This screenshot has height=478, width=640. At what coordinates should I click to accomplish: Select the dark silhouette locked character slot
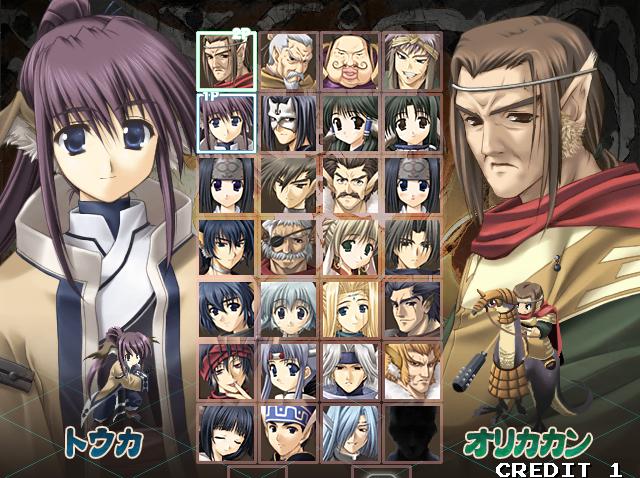(x=411, y=432)
